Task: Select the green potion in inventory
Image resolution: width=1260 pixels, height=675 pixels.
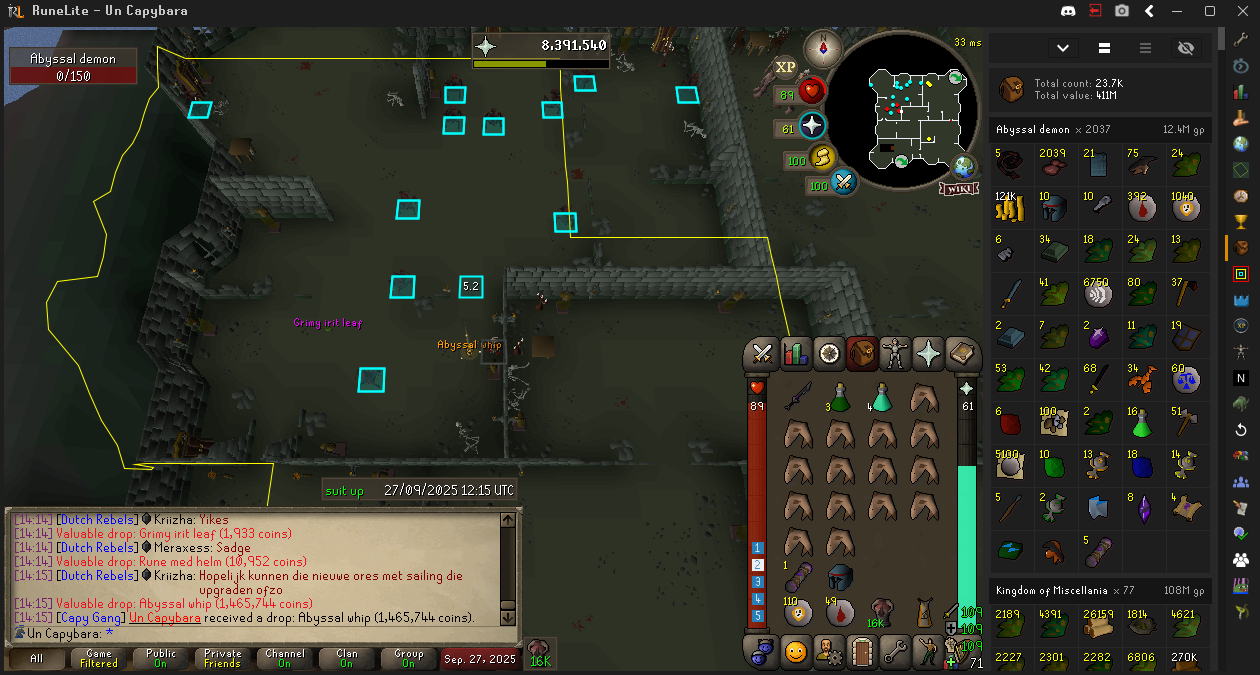Action: tap(840, 397)
